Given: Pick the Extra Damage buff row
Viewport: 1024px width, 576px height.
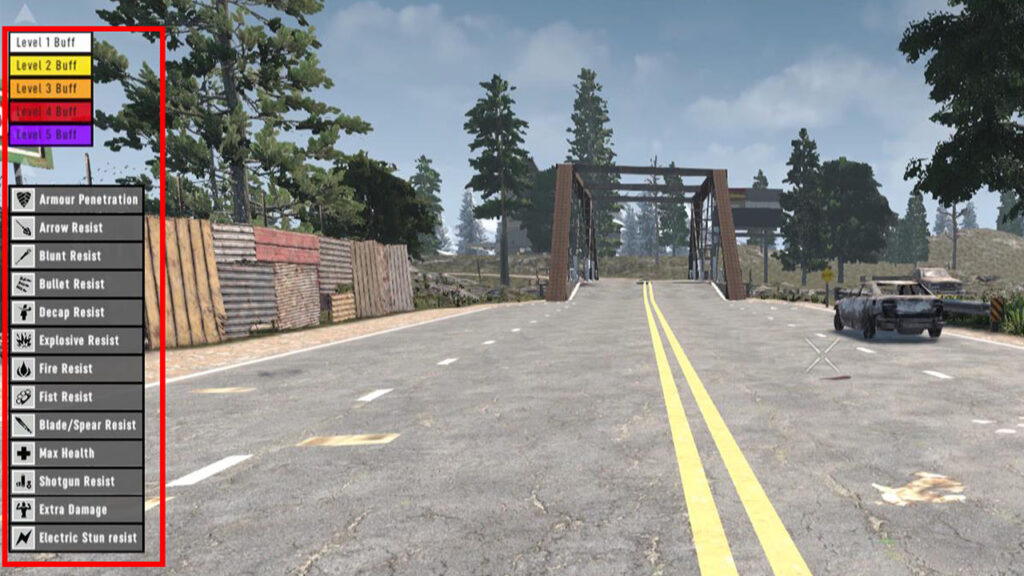Looking at the screenshot, I should point(76,509).
